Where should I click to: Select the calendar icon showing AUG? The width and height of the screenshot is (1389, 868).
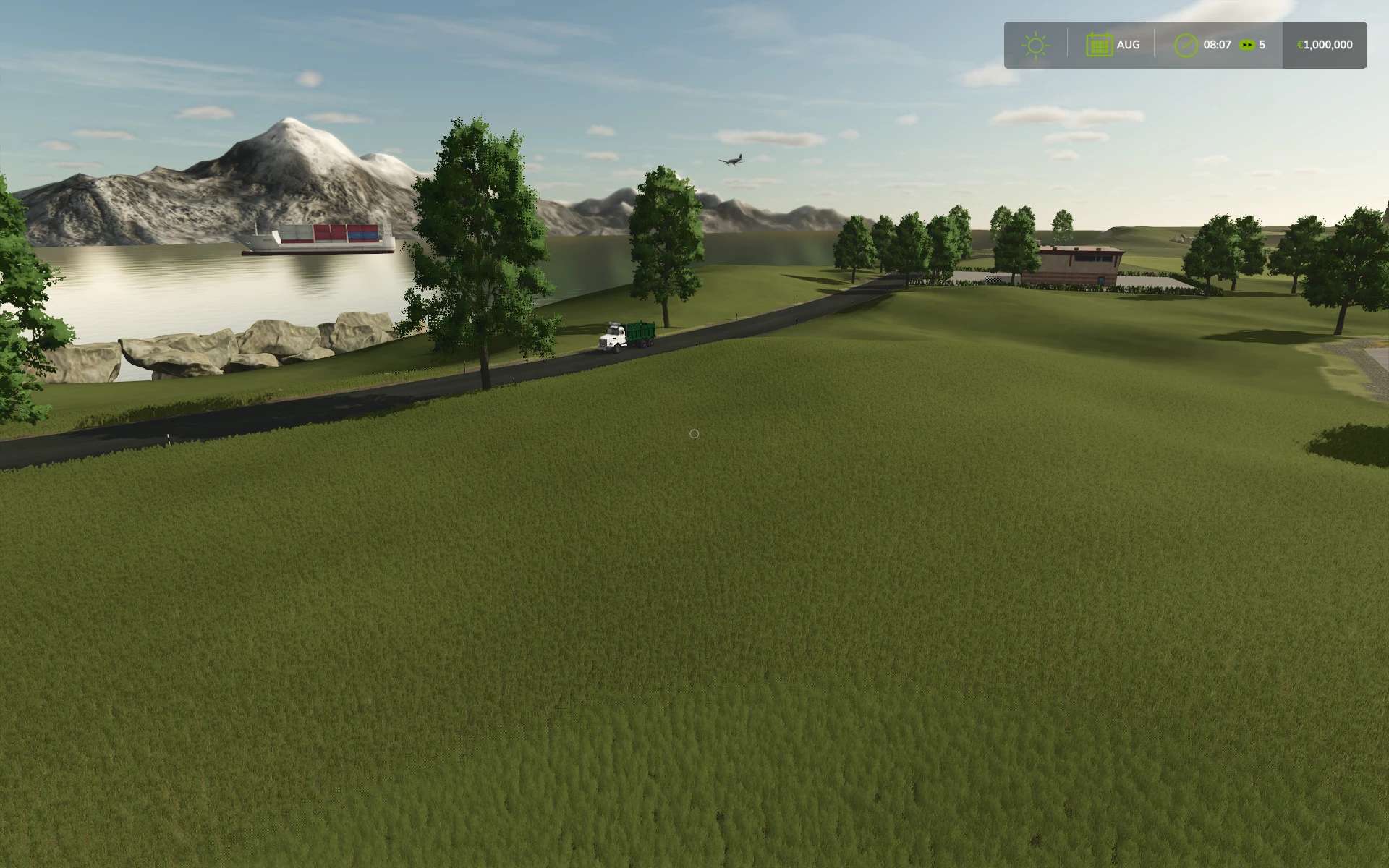pyautogui.click(x=1099, y=46)
